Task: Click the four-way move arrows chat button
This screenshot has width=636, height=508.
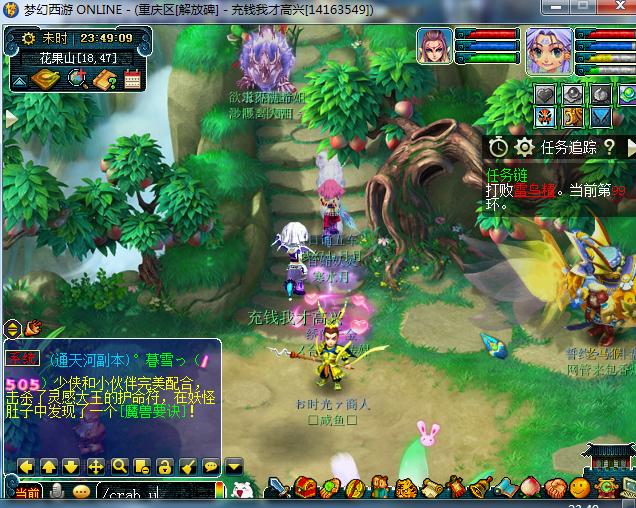Action: [x=96, y=466]
